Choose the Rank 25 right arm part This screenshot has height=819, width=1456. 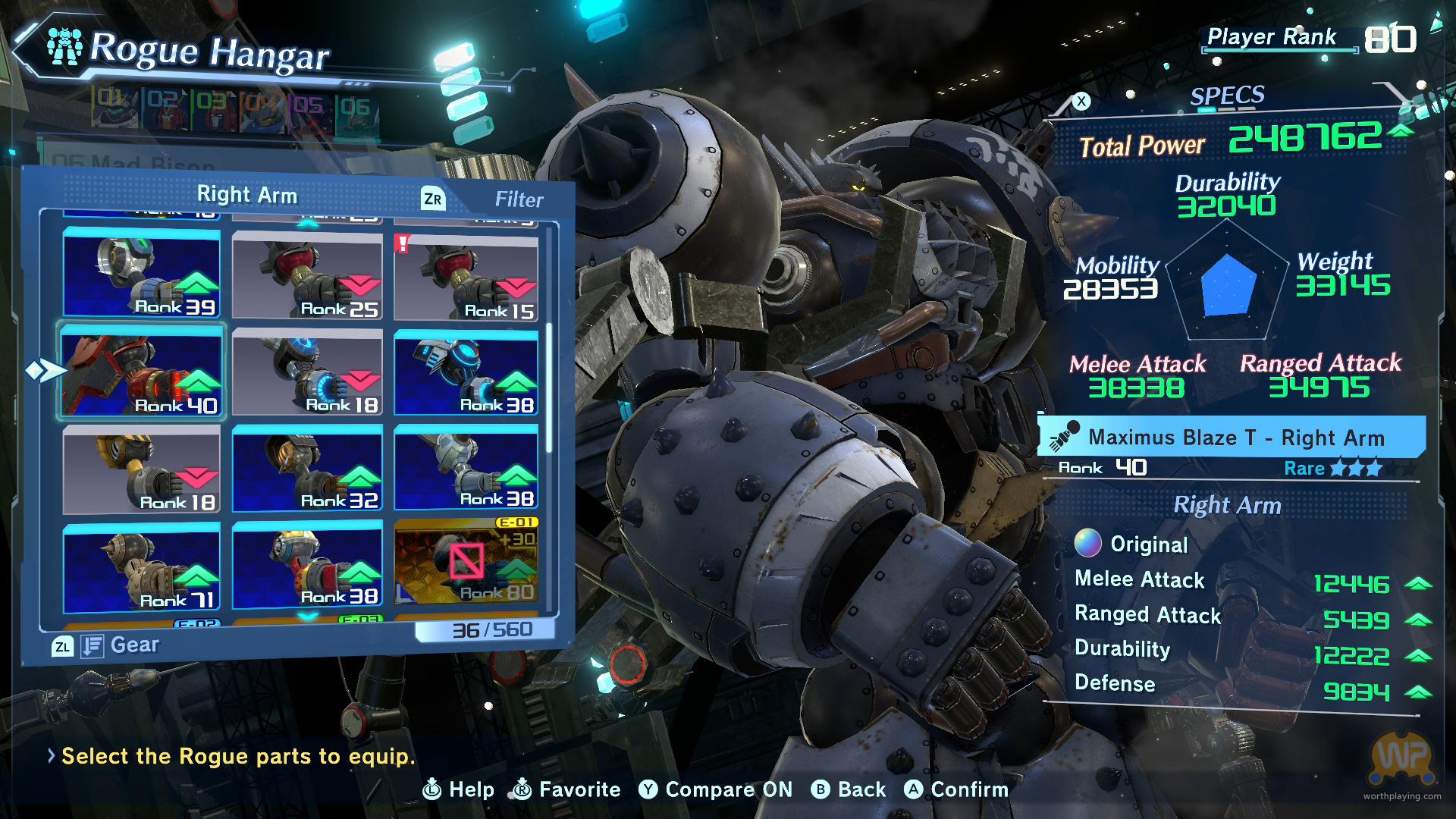point(307,276)
